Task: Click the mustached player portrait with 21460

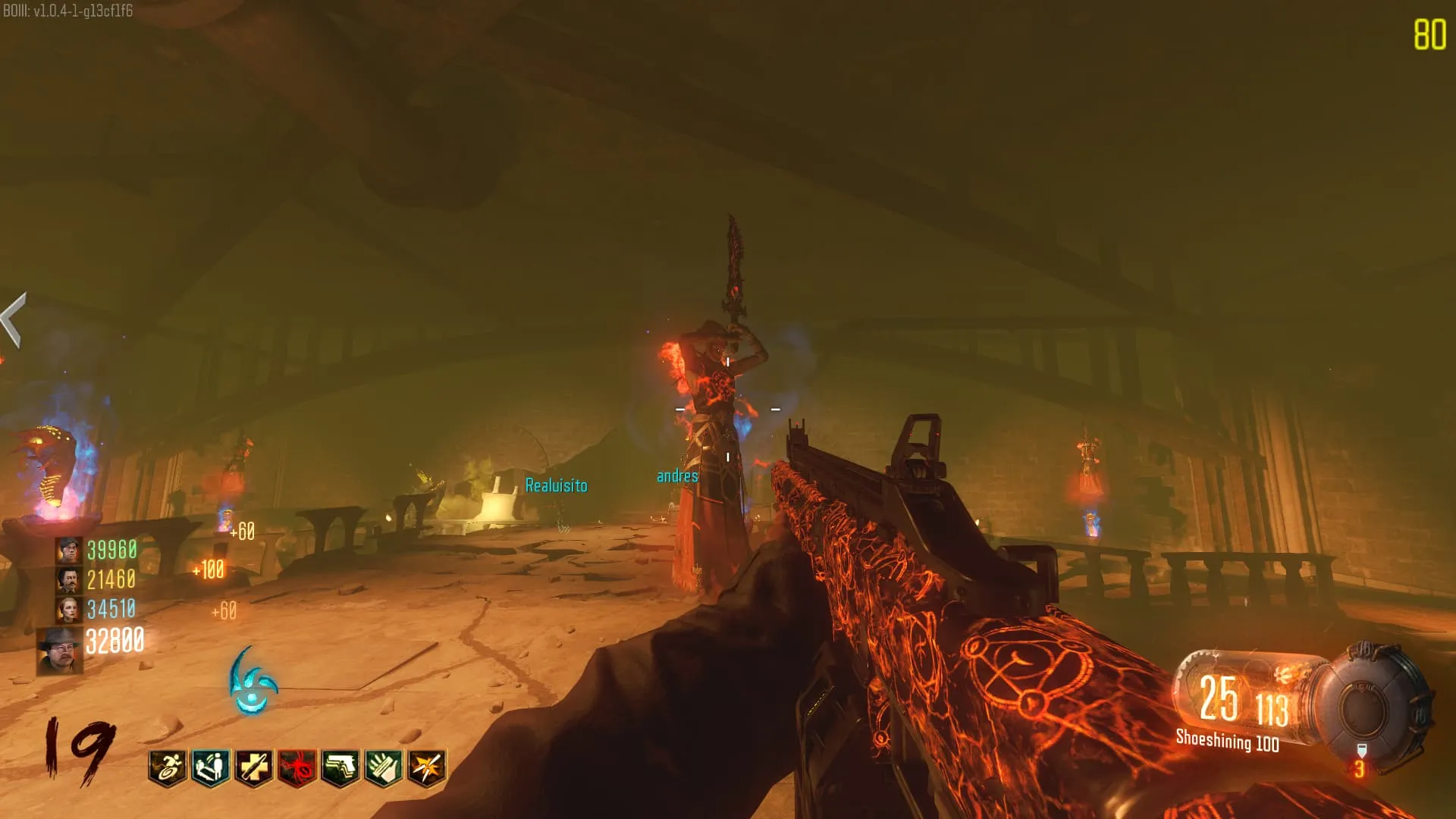Action: [68, 580]
